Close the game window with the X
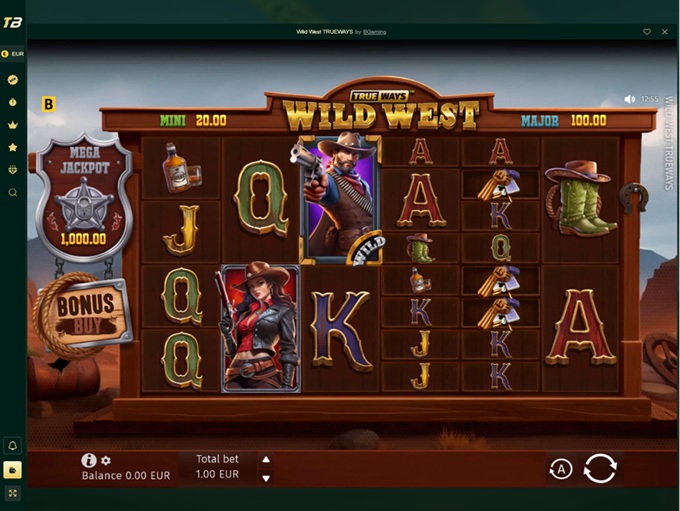The width and height of the screenshot is (680, 511). tap(665, 32)
